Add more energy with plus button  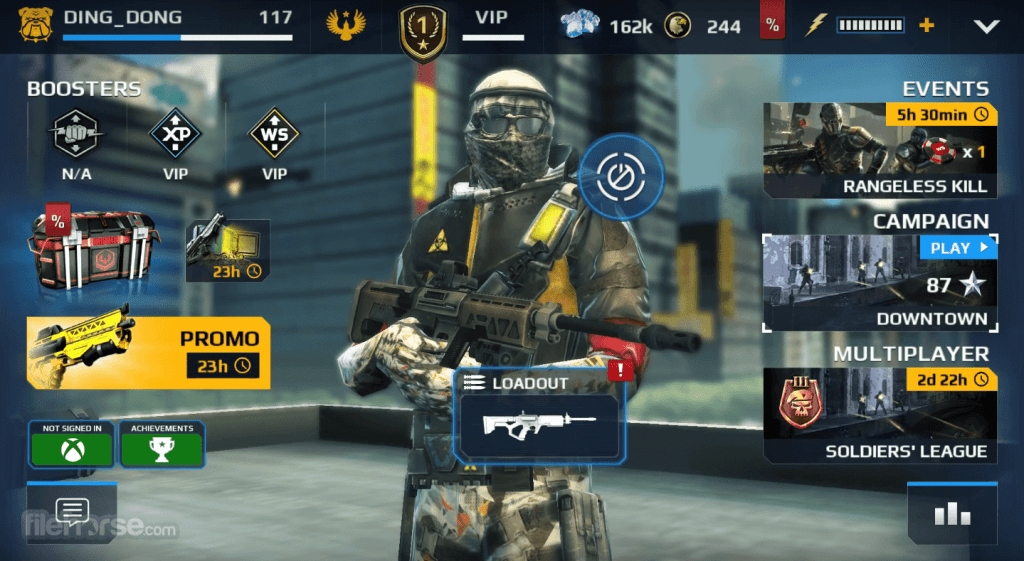[x=927, y=25]
